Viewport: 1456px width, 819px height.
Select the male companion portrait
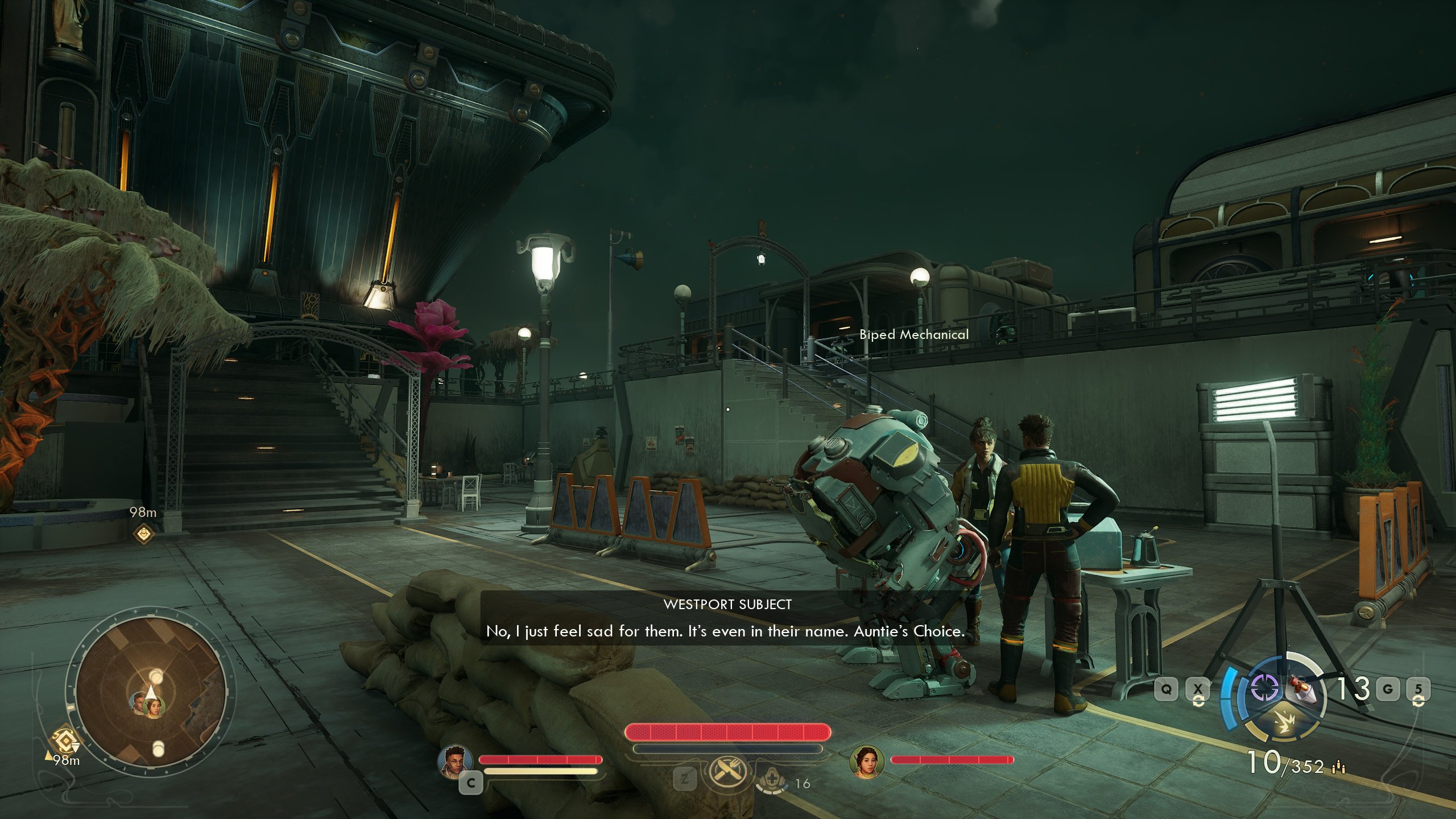pyautogui.click(x=455, y=761)
